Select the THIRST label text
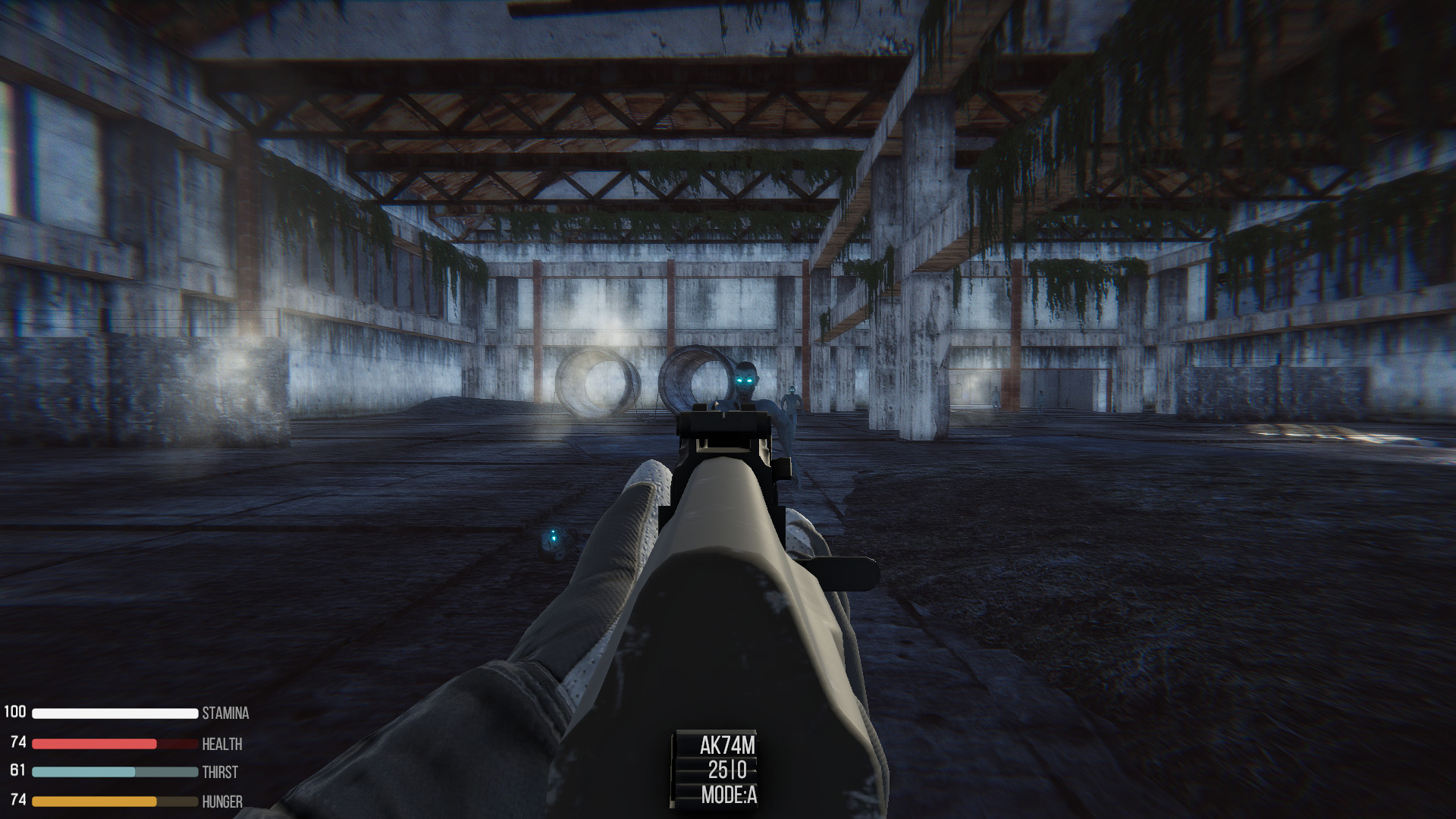 tap(221, 772)
